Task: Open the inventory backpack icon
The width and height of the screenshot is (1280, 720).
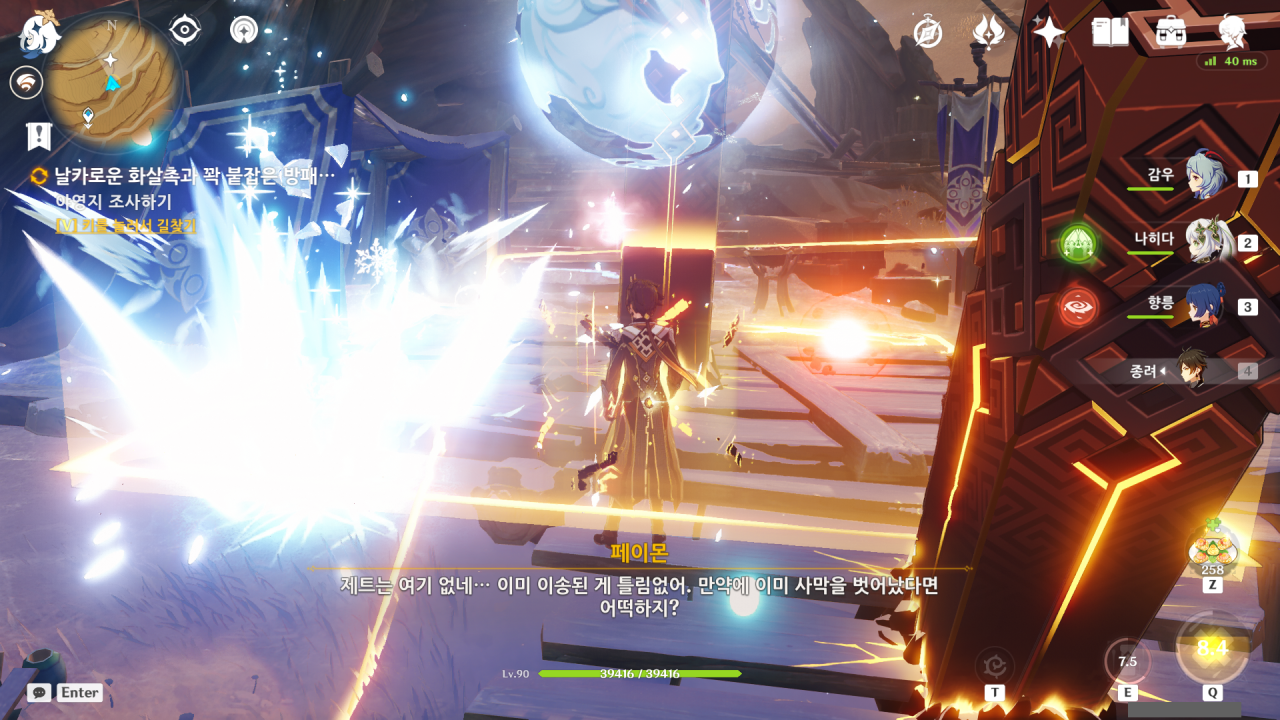Action: (1170, 33)
